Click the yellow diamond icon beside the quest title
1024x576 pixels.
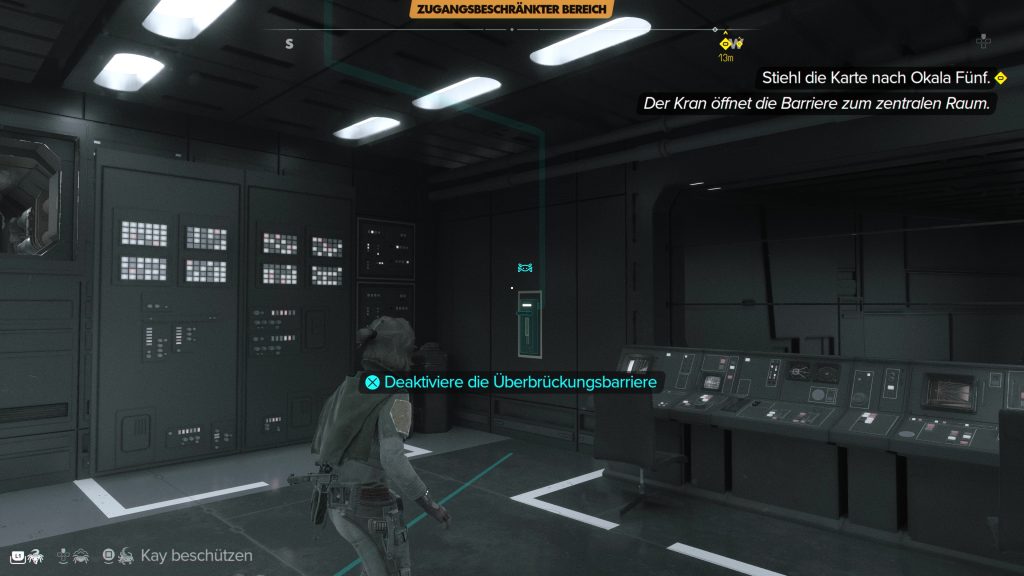coord(1000,78)
